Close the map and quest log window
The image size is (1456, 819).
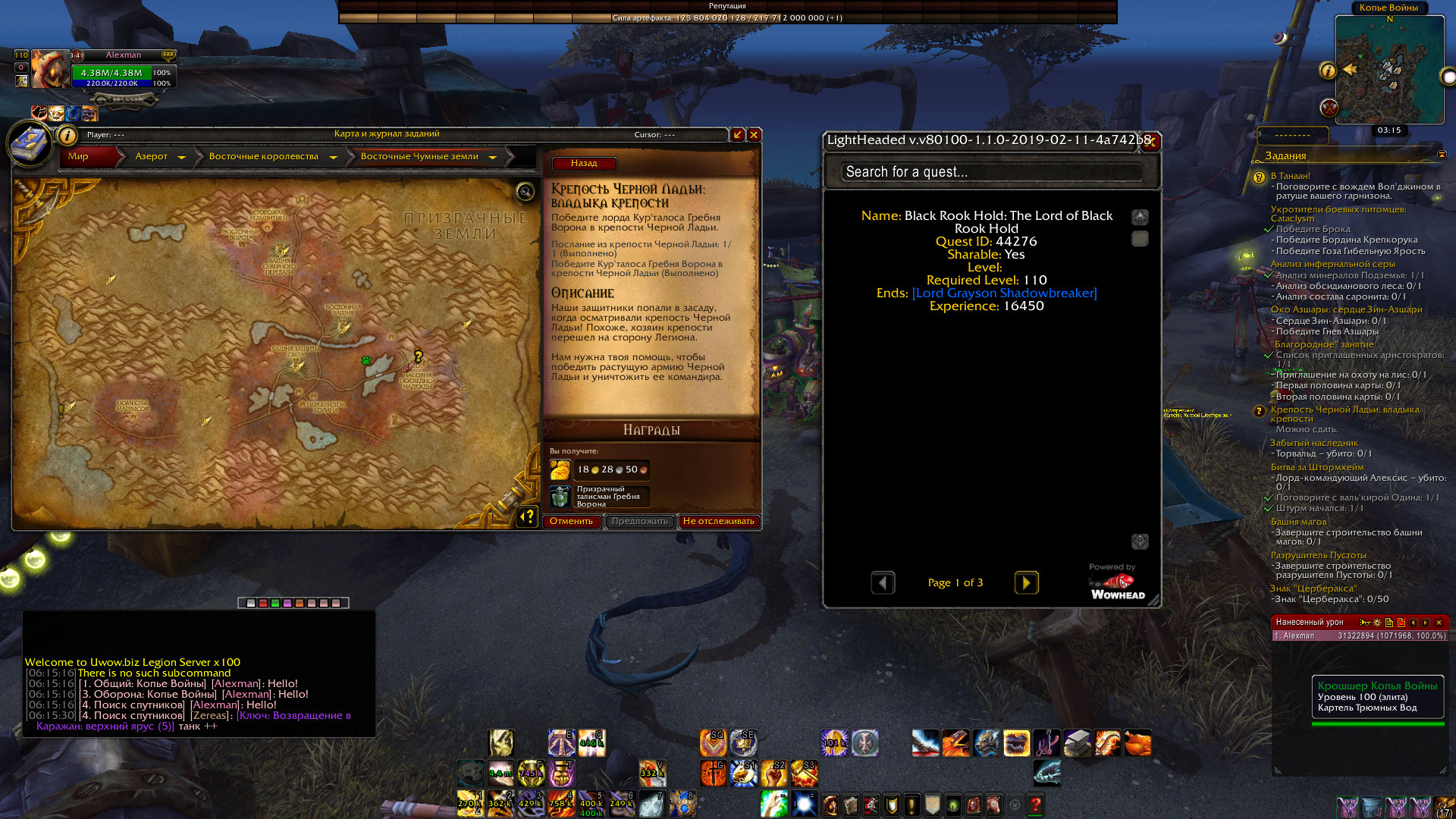point(754,135)
